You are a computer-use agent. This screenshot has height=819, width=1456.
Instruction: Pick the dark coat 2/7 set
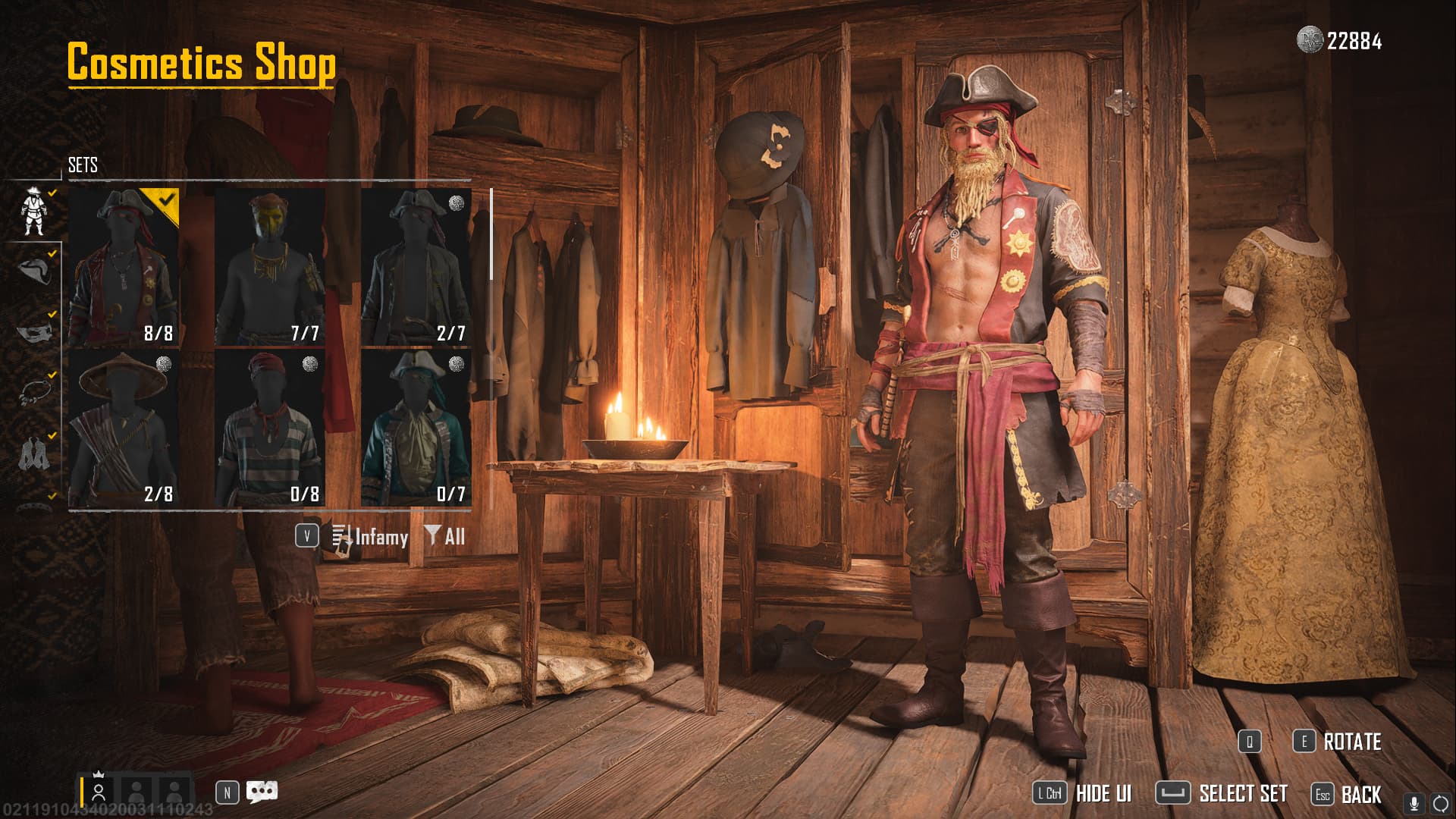[x=416, y=267]
